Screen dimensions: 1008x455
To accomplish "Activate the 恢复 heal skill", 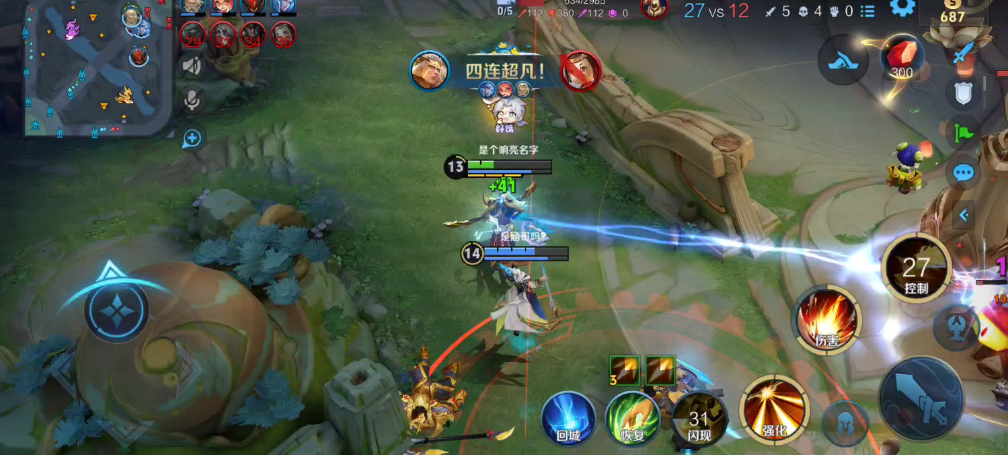I will coord(632,417).
